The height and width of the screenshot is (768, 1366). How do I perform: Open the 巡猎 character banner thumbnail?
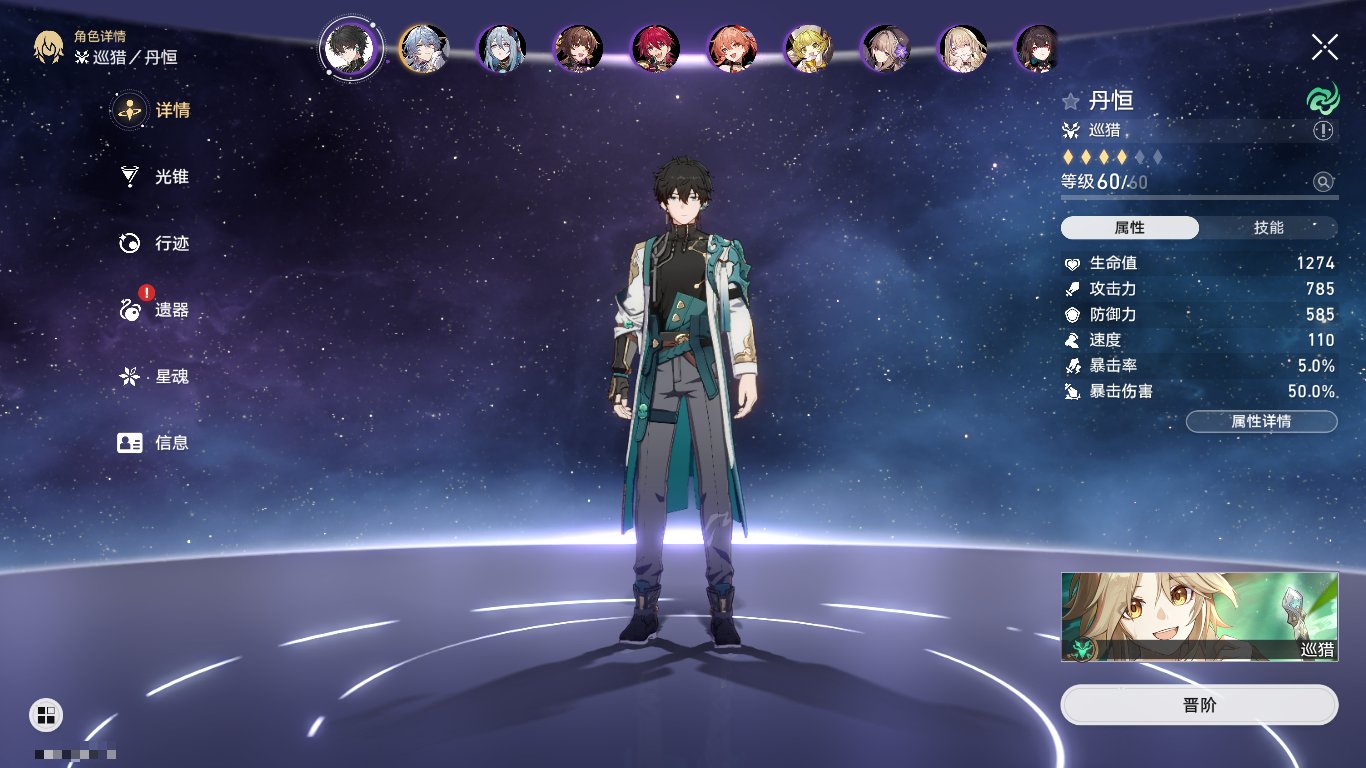pyautogui.click(x=1199, y=617)
